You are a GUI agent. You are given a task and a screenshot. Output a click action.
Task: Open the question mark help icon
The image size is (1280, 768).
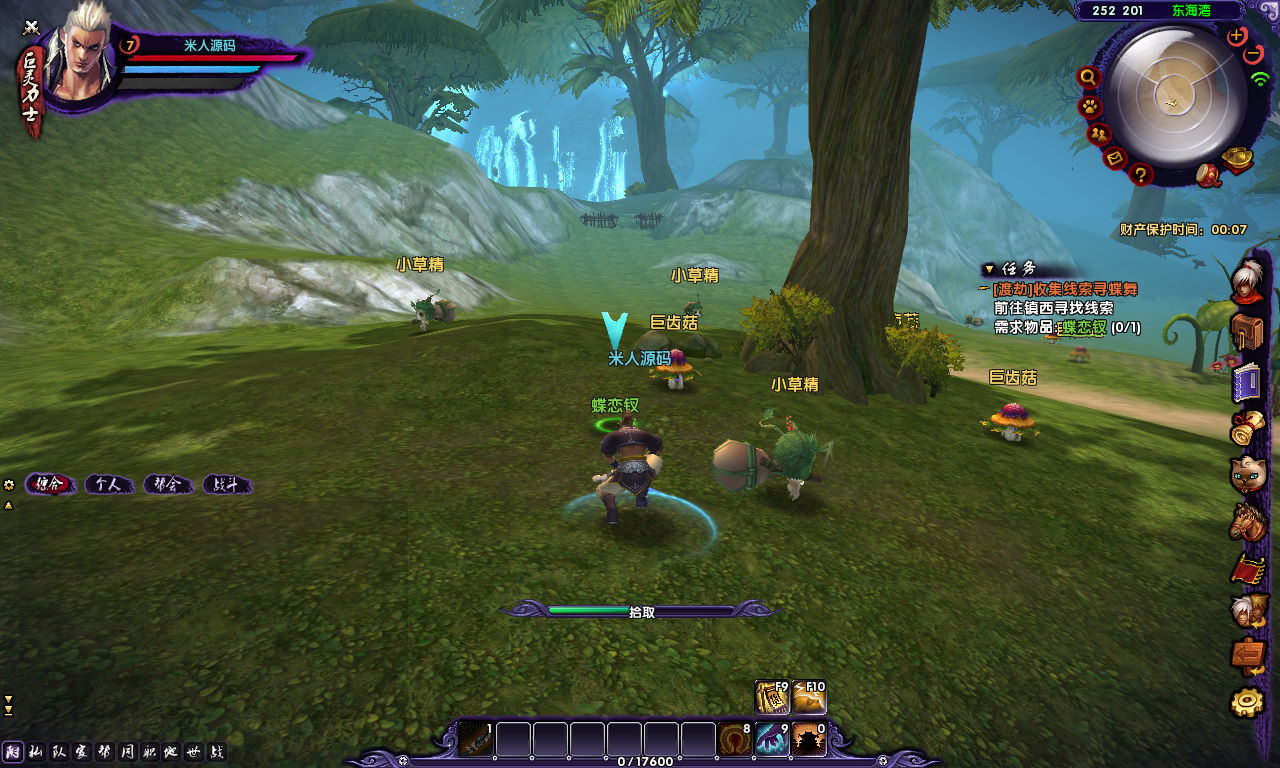pyautogui.click(x=1141, y=175)
